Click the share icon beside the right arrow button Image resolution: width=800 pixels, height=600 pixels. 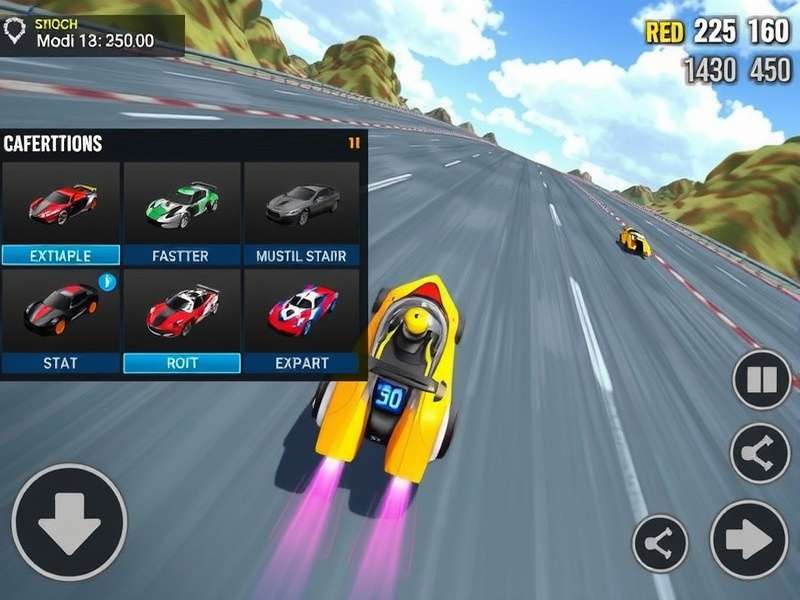[661, 543]
